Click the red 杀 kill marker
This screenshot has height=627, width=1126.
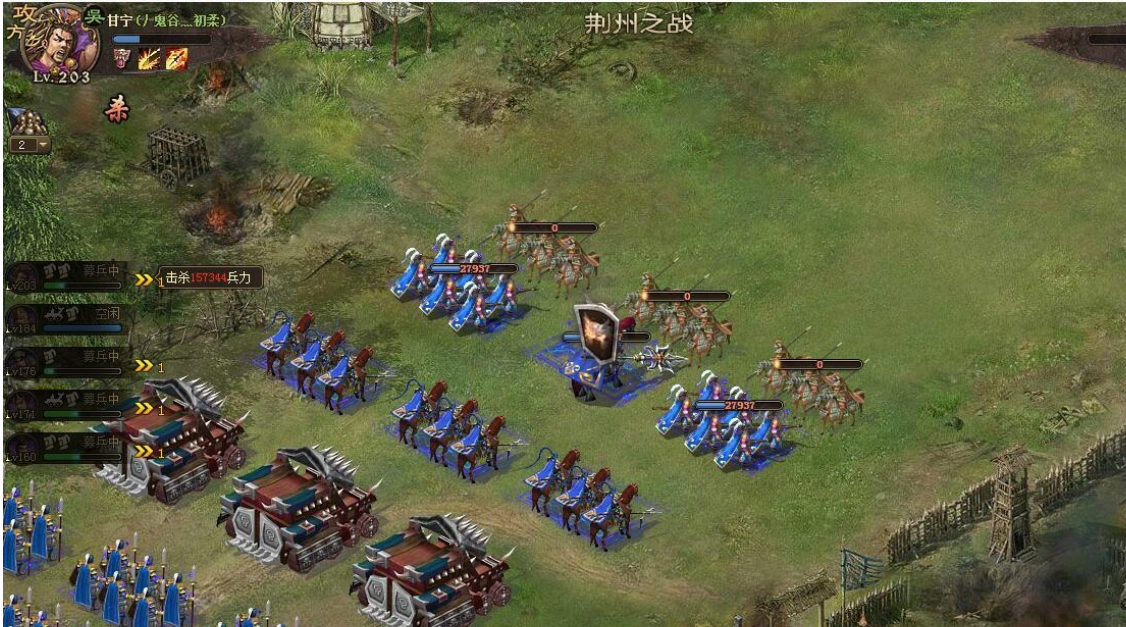pyautogui.click(x=117, y=110)
